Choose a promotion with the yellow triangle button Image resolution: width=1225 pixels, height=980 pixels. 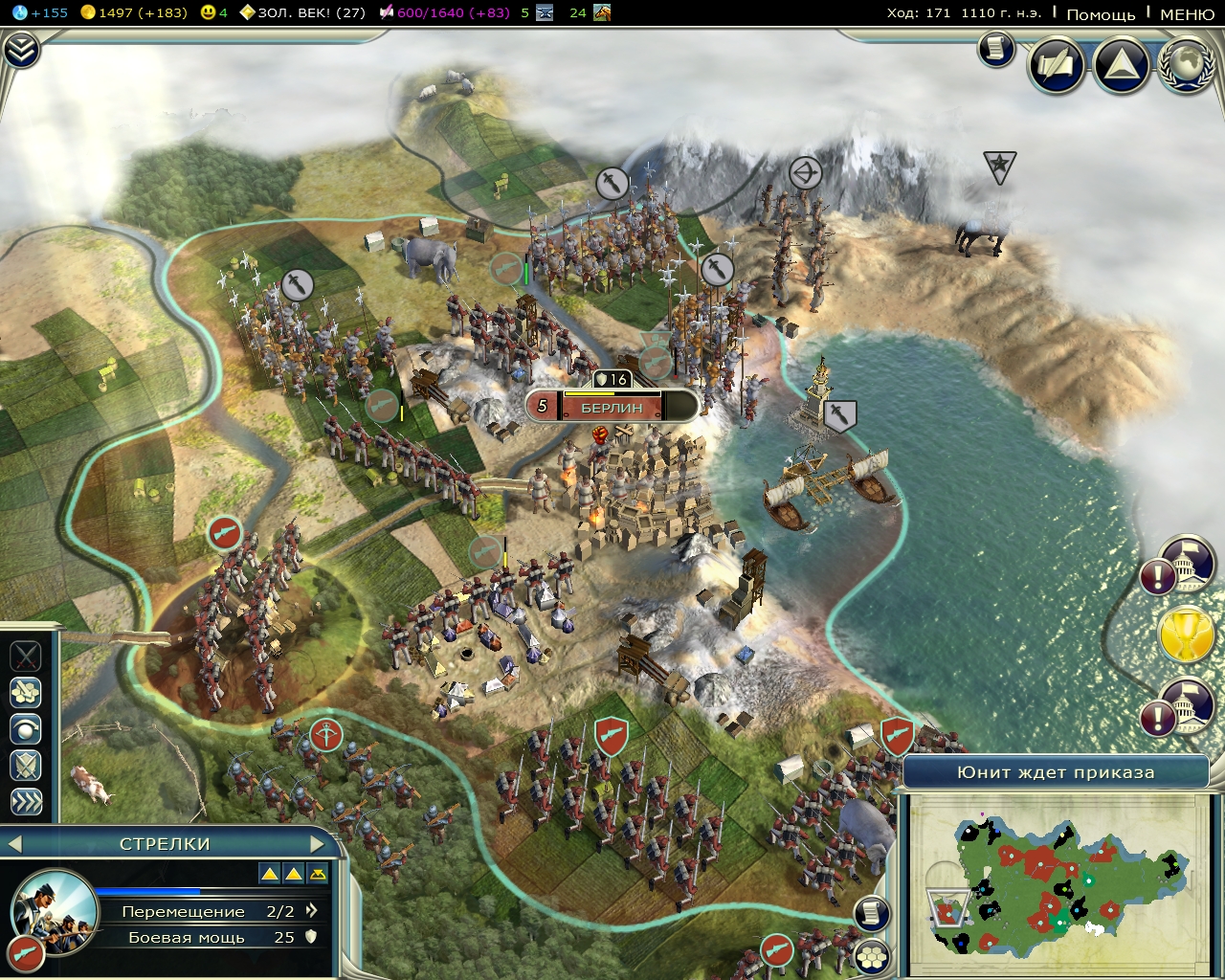(x=271, y=873)
